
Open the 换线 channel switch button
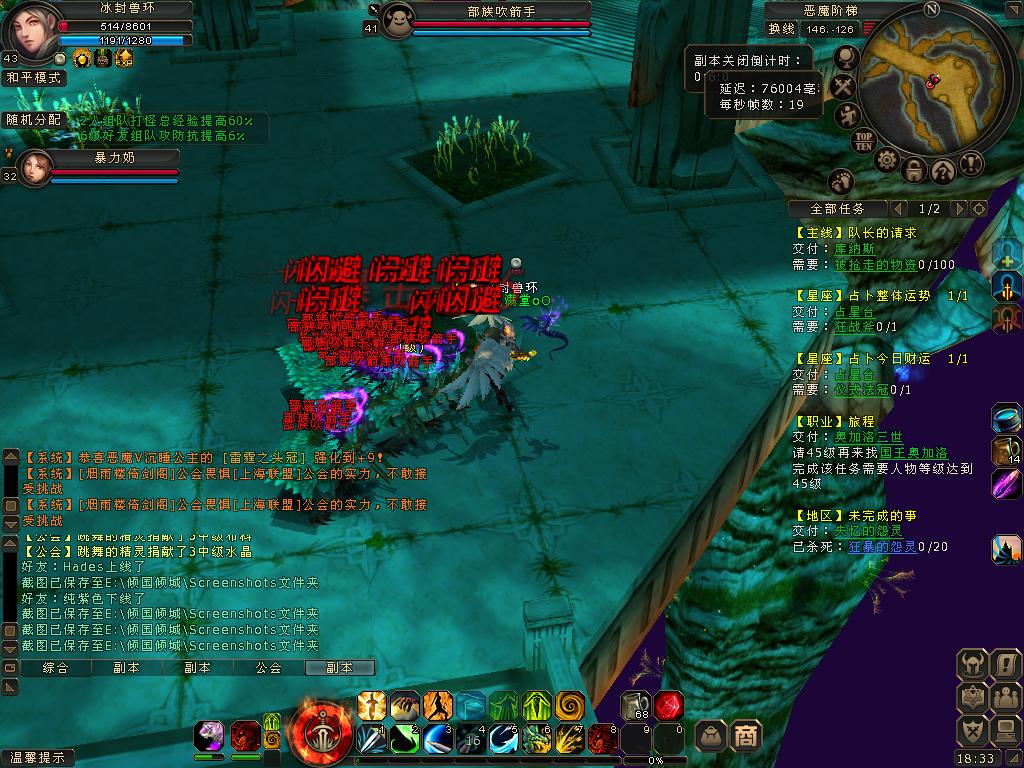coord(782,29)
